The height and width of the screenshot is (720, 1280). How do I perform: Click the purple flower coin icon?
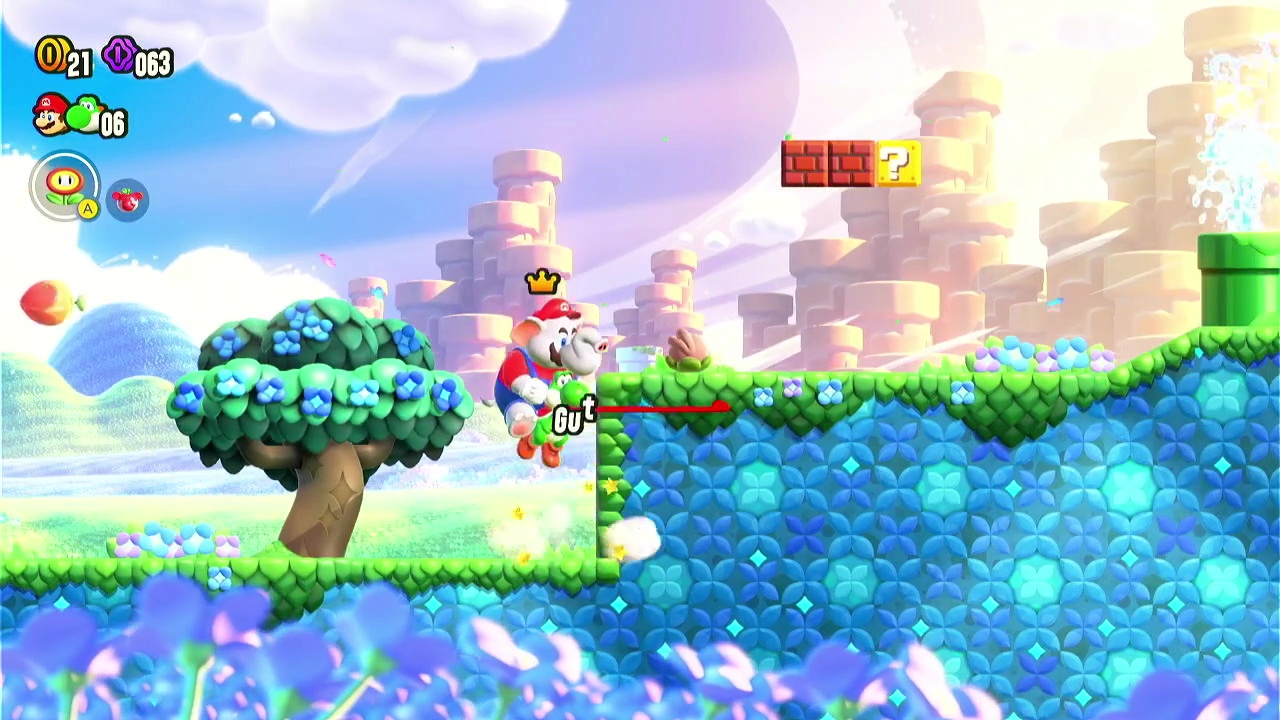coord(118,56)
